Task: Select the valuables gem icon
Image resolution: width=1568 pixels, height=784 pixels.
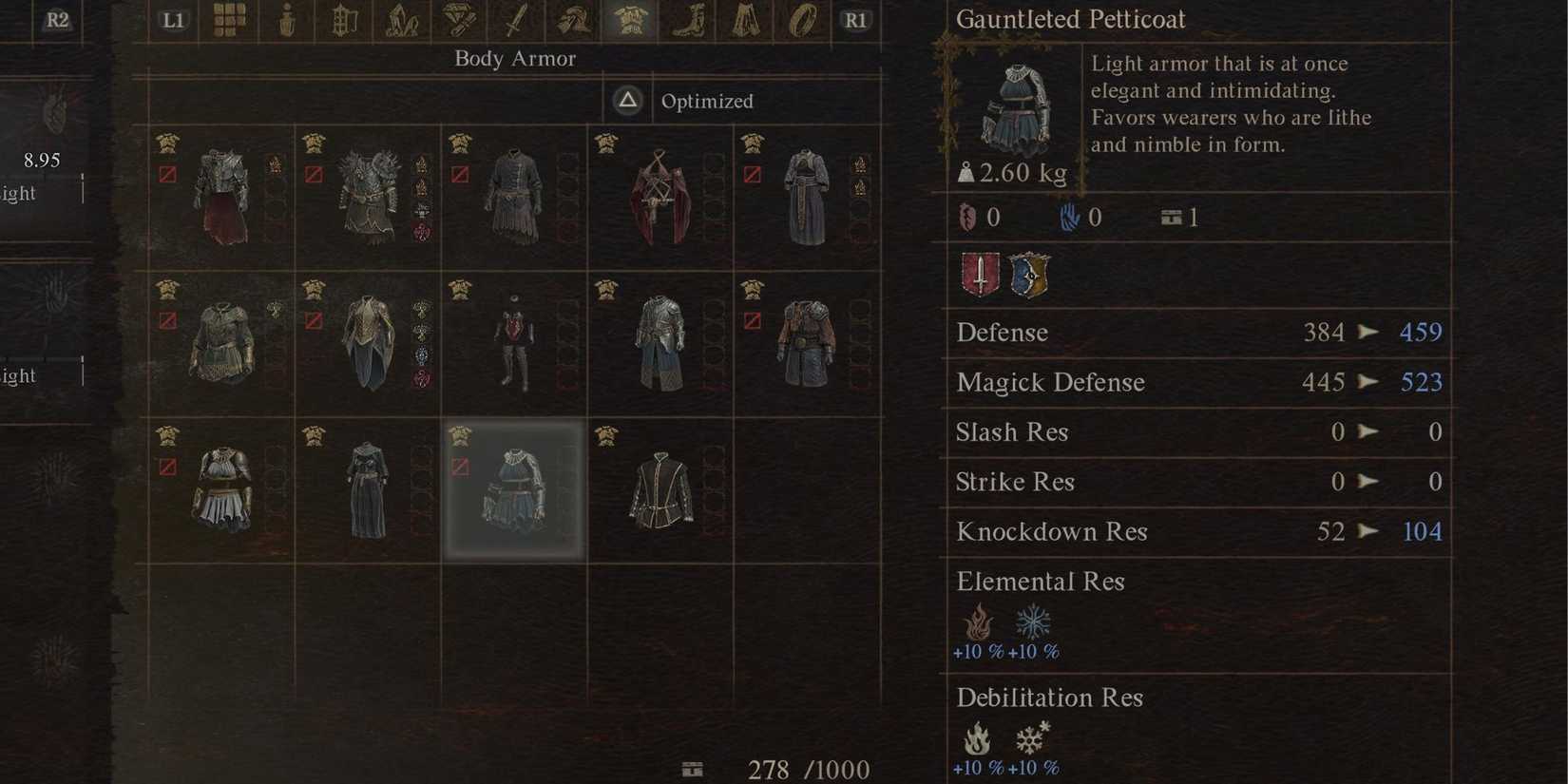Action: [459, 19]
